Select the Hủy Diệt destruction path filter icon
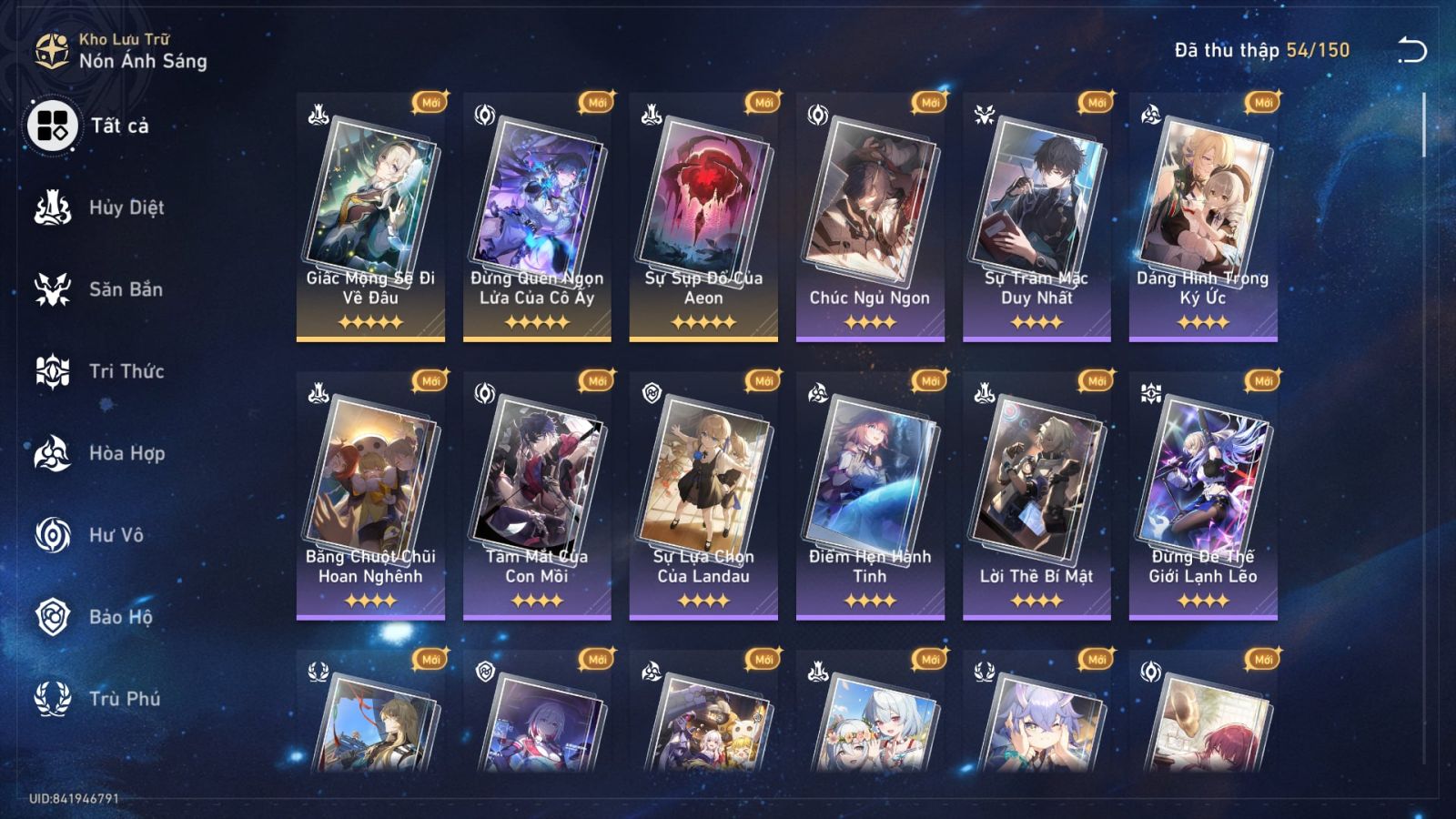This screenshot has height=819, width=1456. pyautogui.click(x=53, y=207)
